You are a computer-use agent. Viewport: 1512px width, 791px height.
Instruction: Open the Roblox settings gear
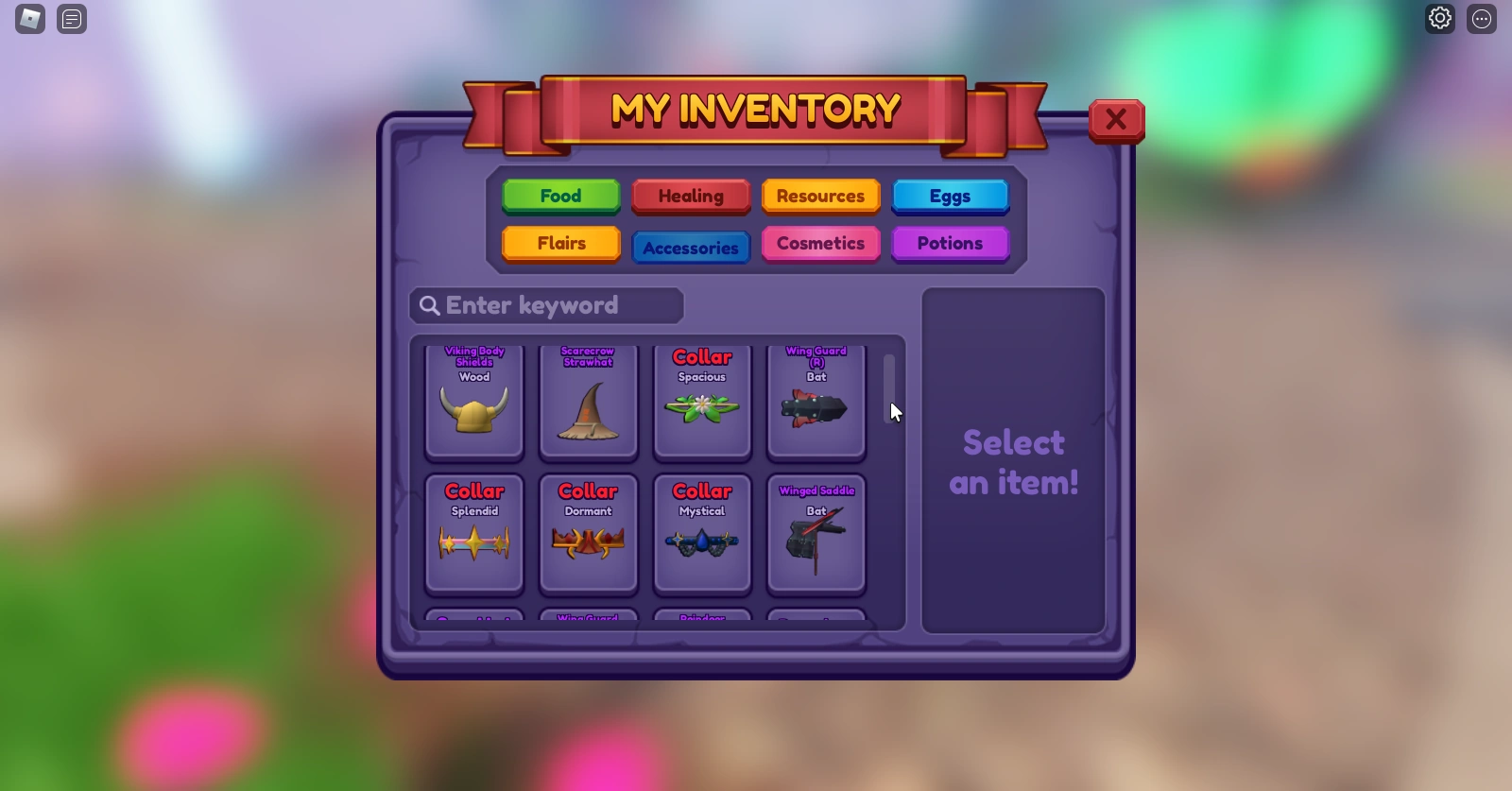point(1439,18)
